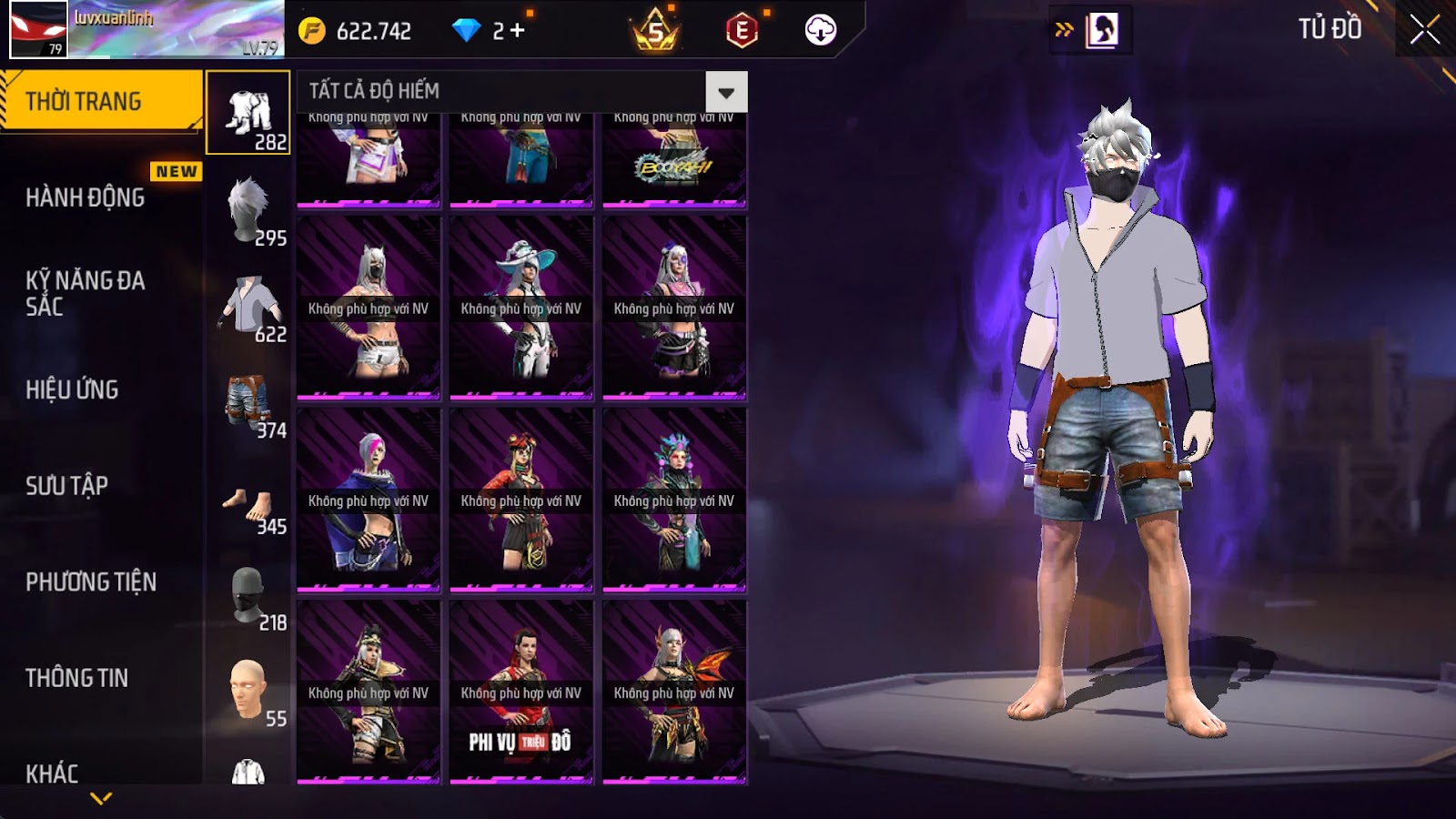Choose the hair category icon (295)

(248, 209)
